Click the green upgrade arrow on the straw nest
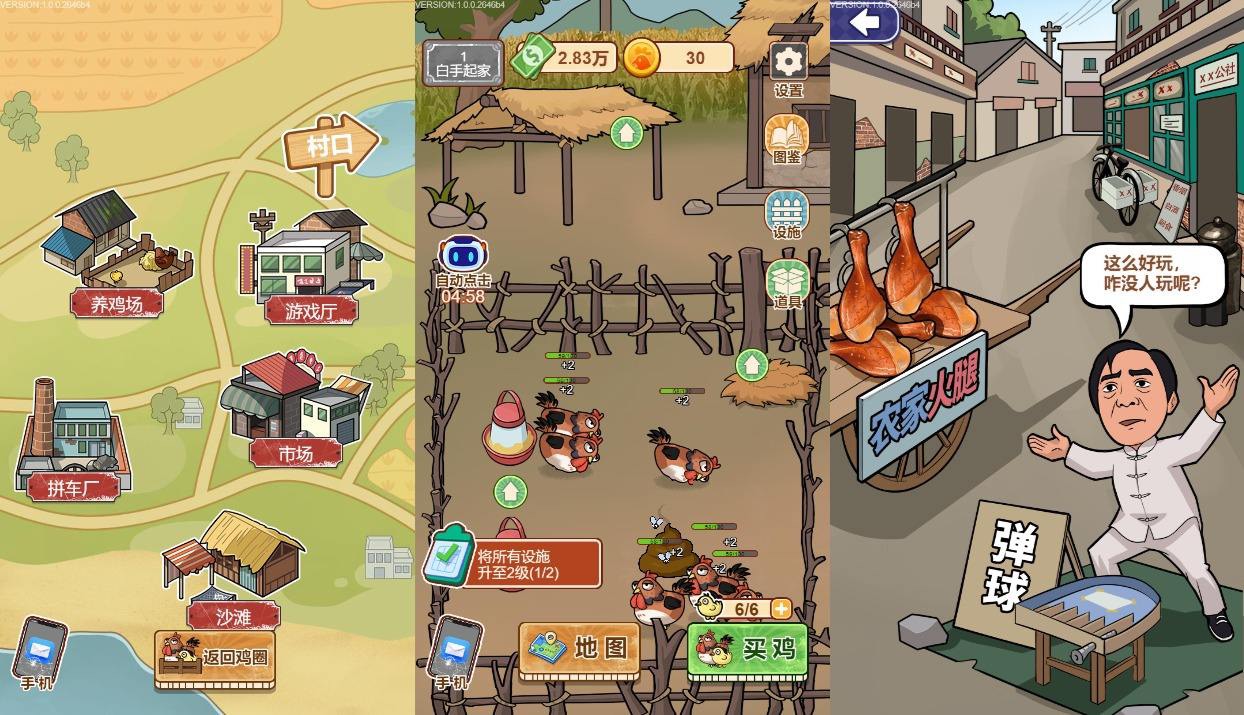The image size is (1244, 715). pos(752,364)
